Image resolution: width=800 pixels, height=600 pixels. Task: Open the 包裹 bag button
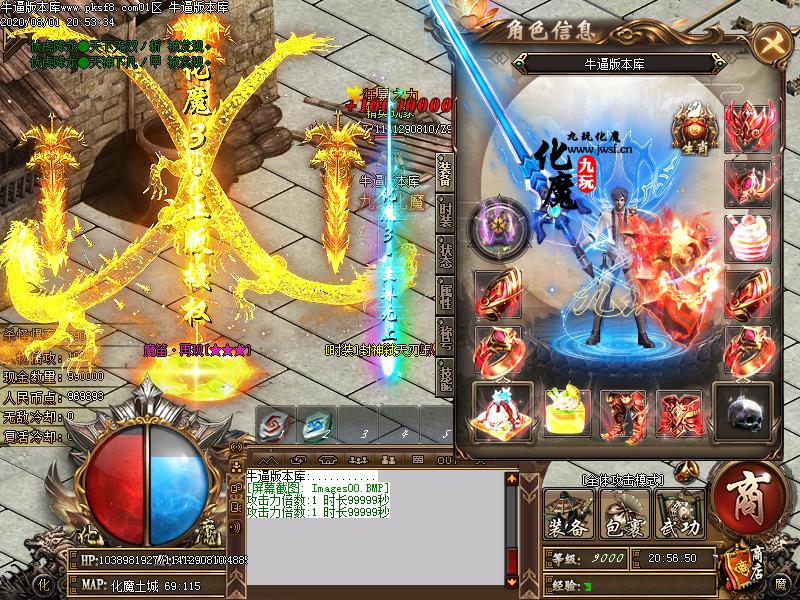tap(624, 517)
